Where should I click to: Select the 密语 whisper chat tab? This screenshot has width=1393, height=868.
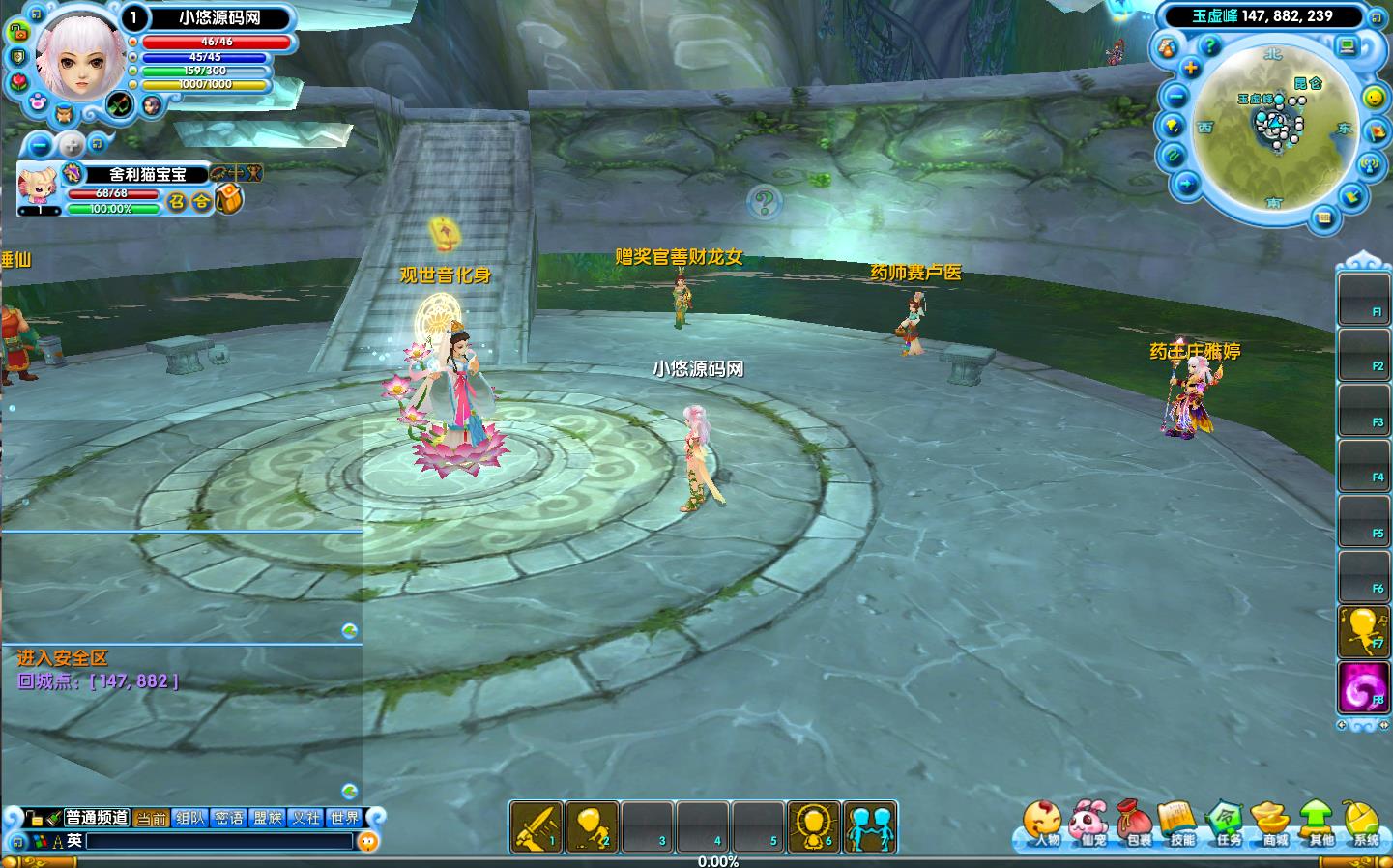point(229,818)
